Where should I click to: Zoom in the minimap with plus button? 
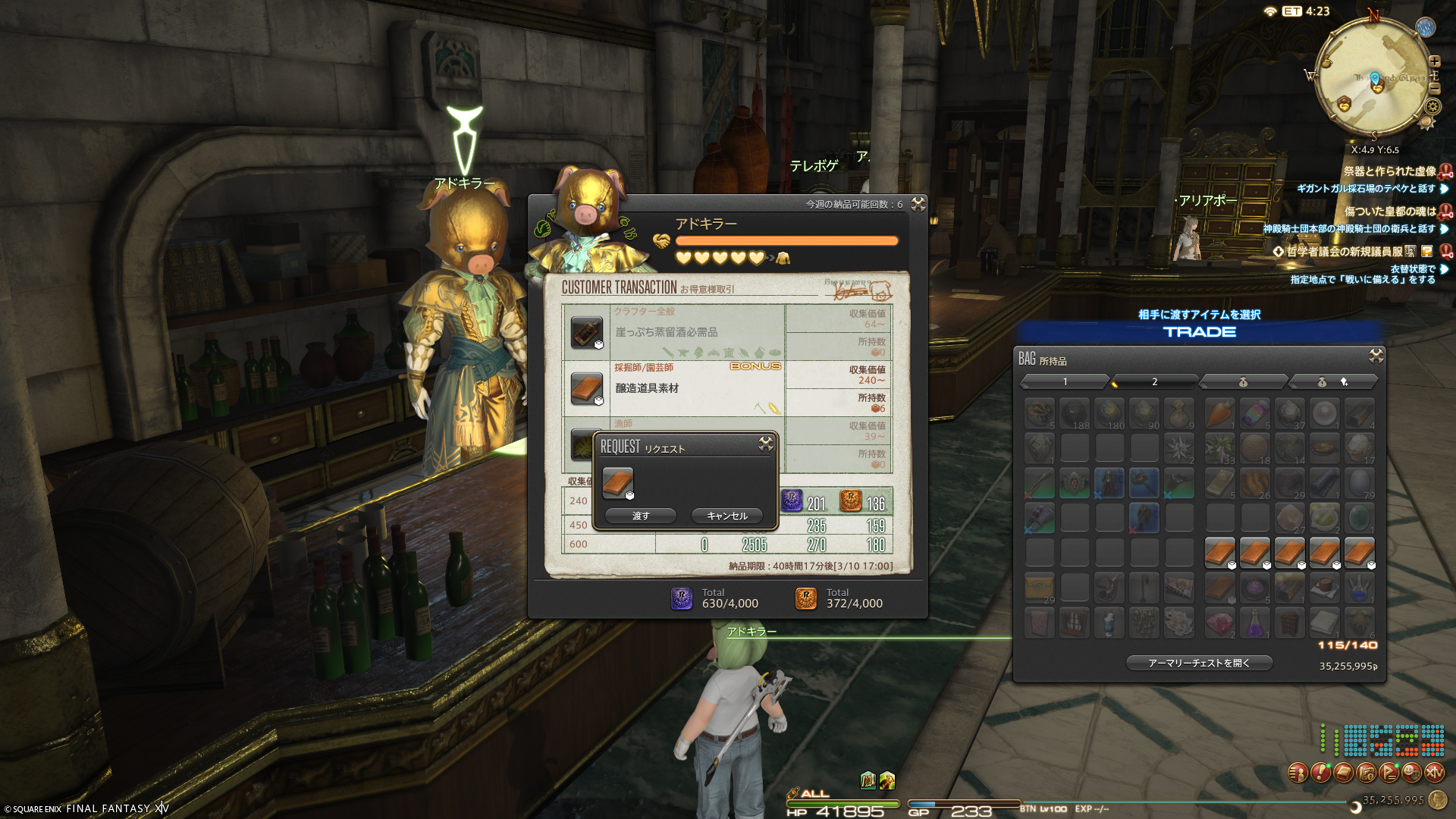click(x=1434, y=61)
